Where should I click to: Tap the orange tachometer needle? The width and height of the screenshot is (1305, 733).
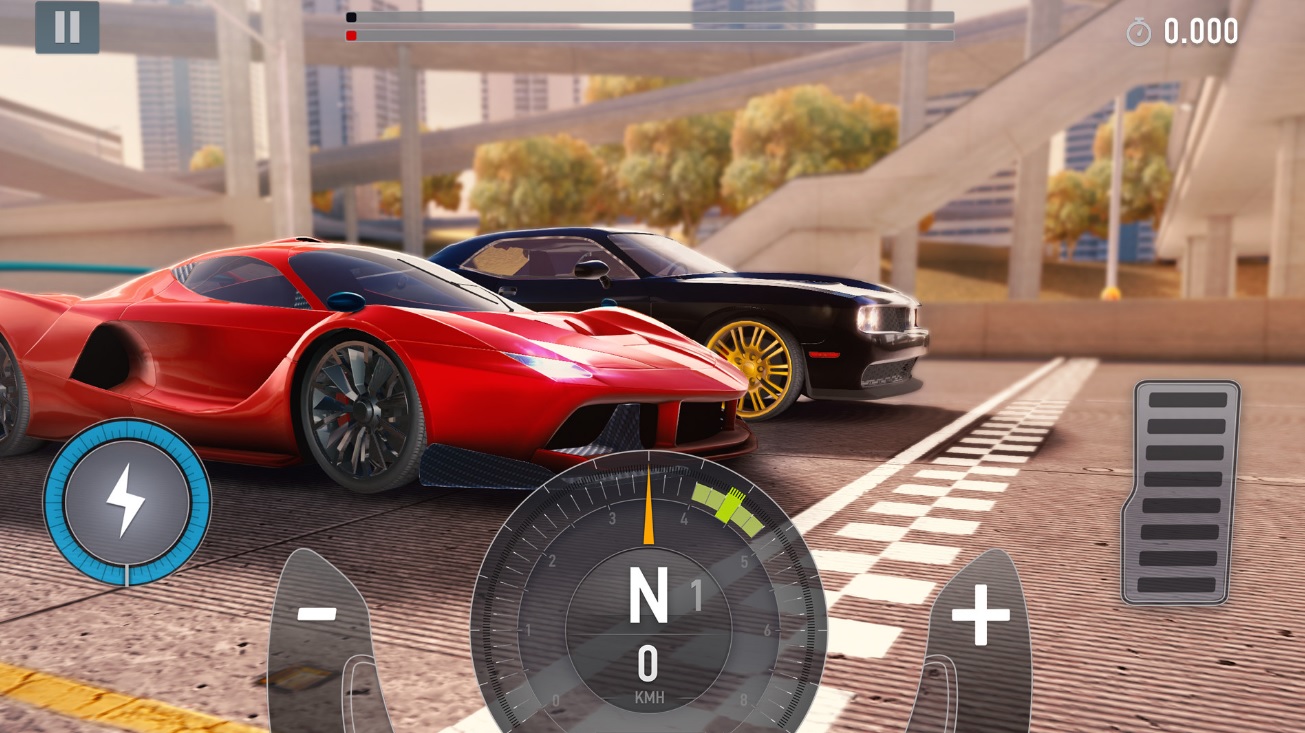651,505
